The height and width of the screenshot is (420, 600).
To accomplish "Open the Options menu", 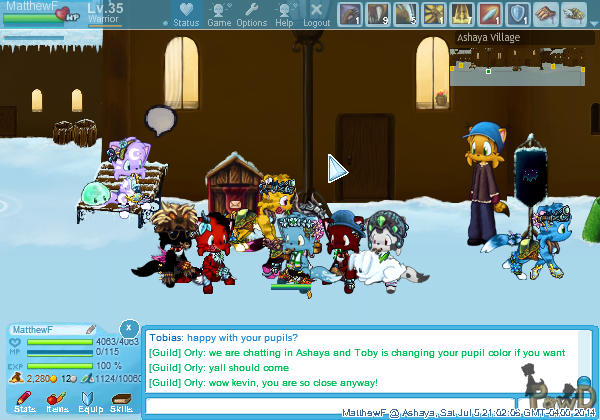I will [251, 14].
